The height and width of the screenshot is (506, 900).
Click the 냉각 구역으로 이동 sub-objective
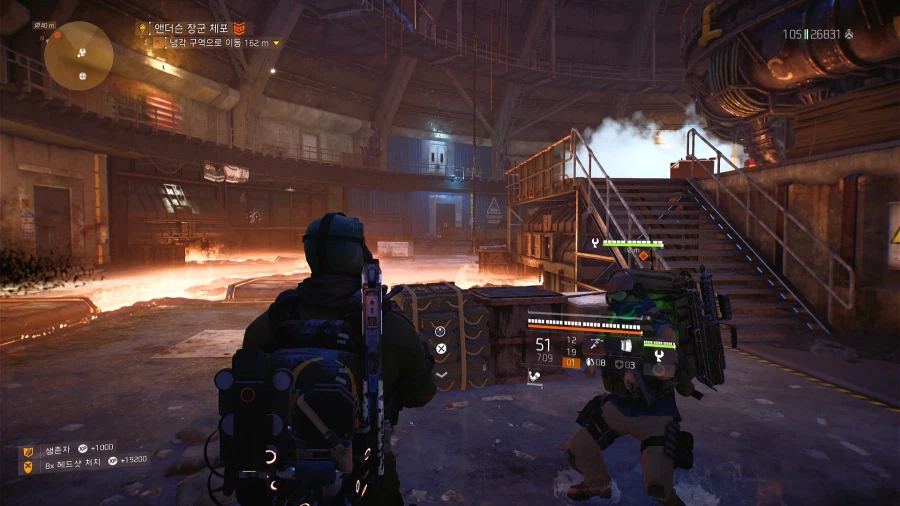pos(216,43)
